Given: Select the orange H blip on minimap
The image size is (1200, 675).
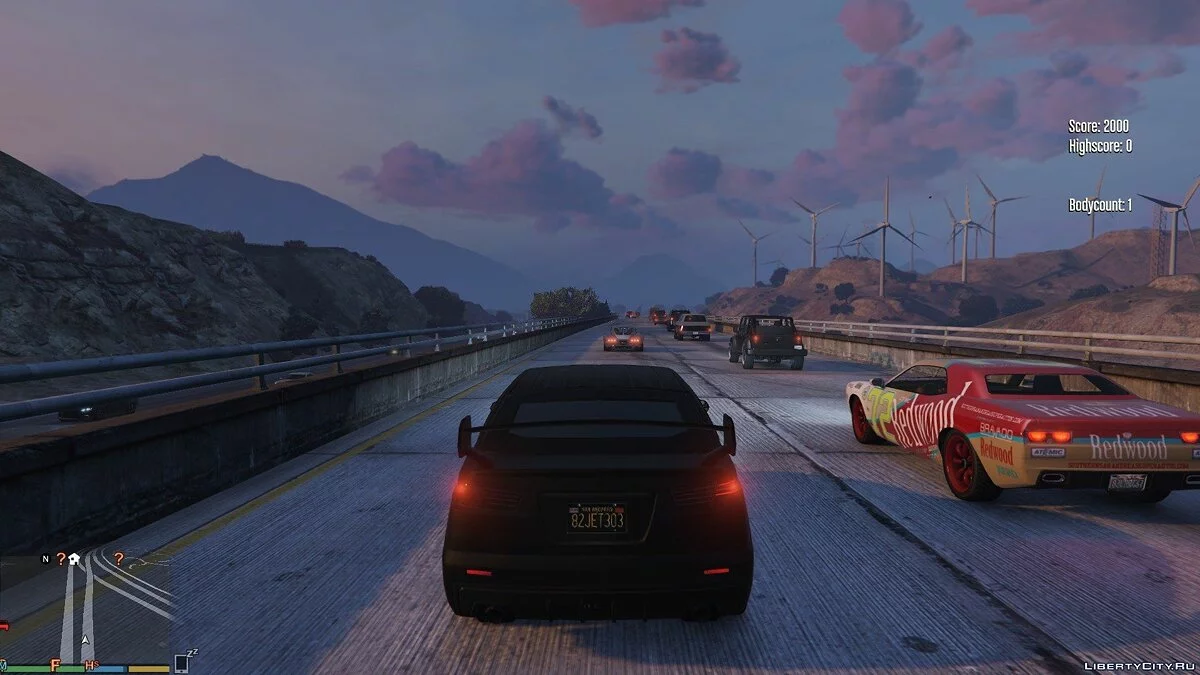Looking at the screenshot, I should click(90, 665).
